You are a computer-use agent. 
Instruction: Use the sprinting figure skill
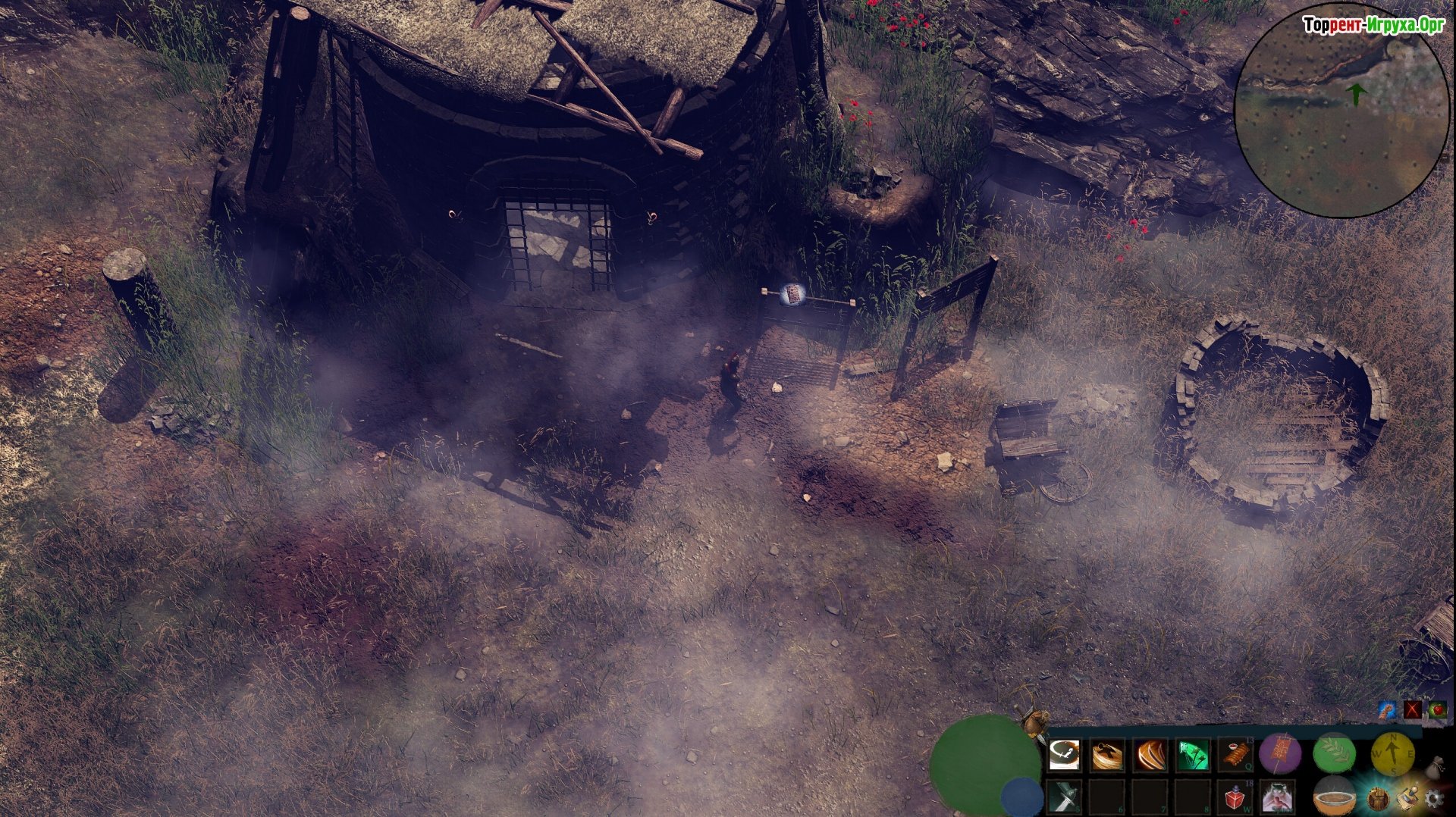click(x=1278, y=797)
